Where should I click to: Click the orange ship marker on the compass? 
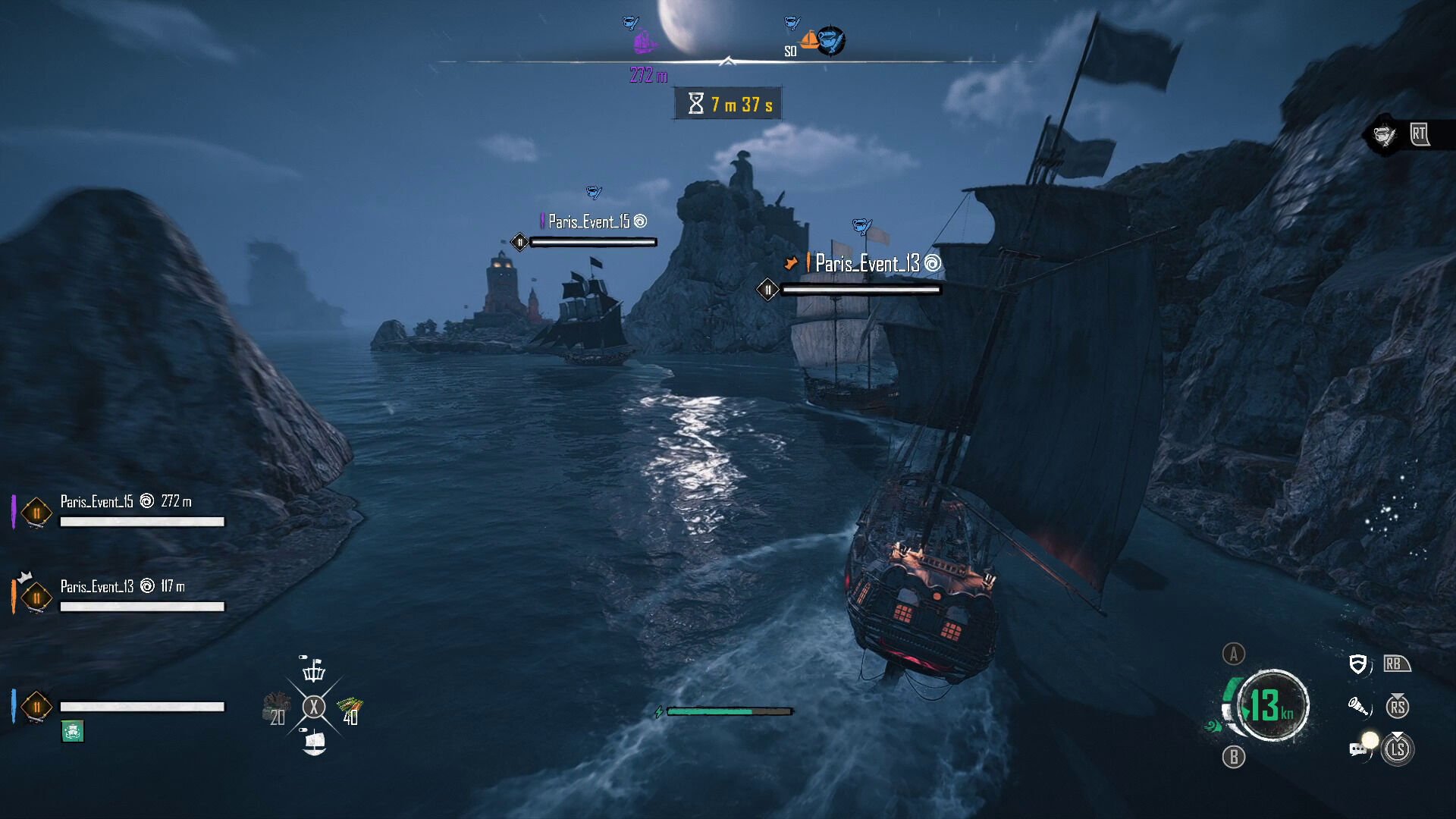tap(810, 39)
